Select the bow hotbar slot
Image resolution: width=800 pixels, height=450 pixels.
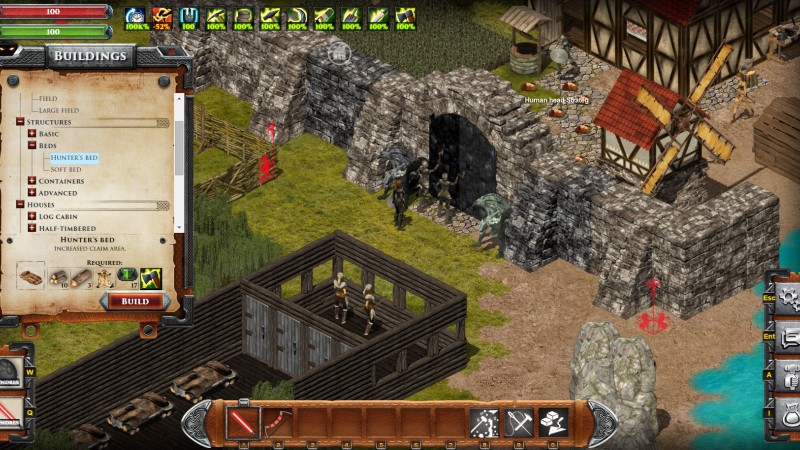277,423
